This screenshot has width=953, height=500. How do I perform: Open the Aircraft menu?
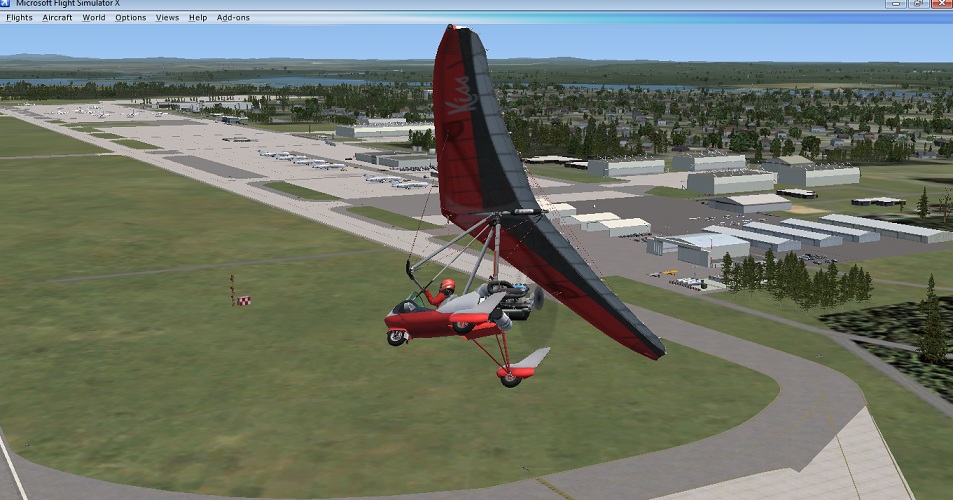57,18
